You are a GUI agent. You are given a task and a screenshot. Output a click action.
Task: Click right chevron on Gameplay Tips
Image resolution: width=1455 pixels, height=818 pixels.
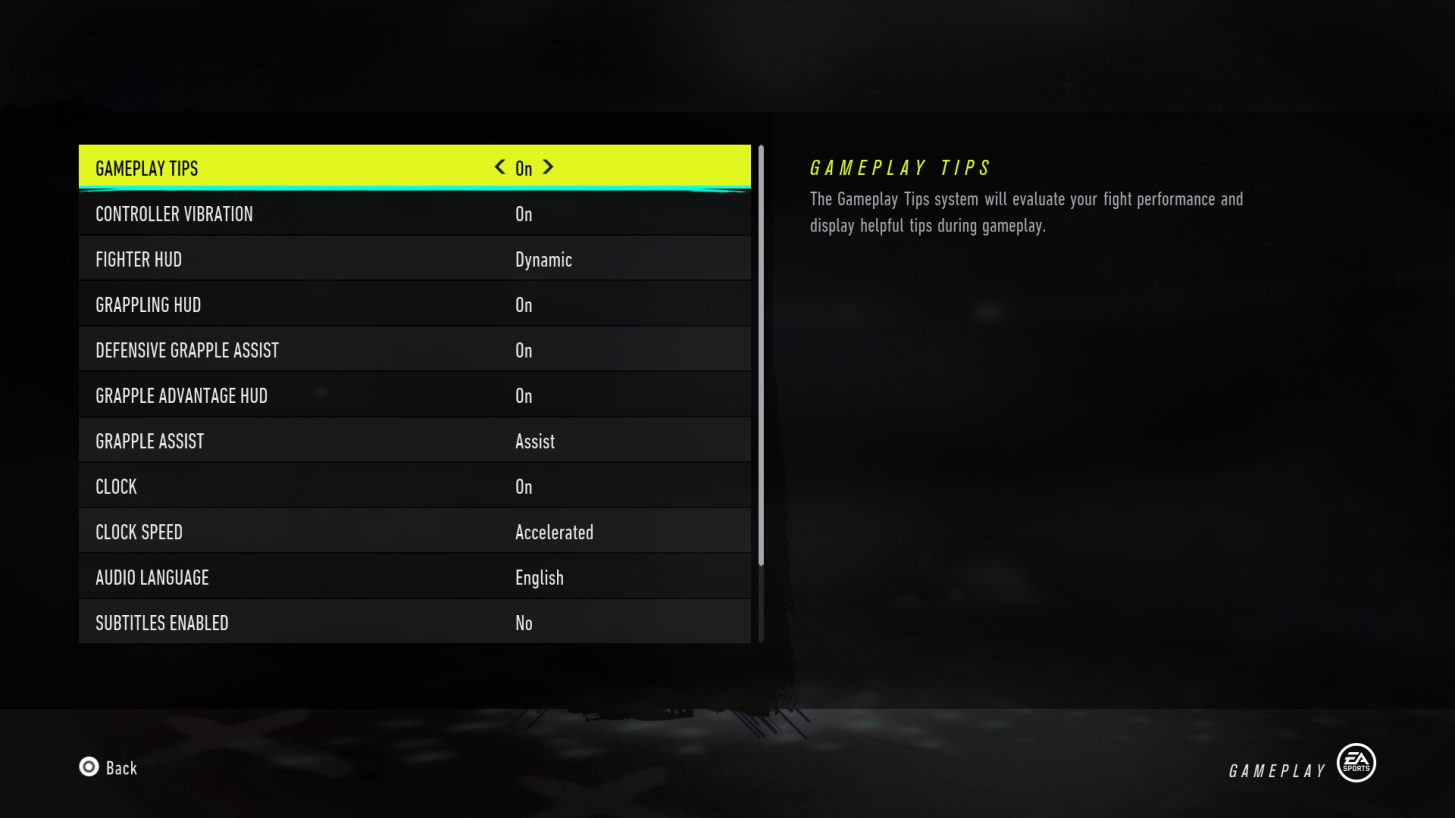548,167
